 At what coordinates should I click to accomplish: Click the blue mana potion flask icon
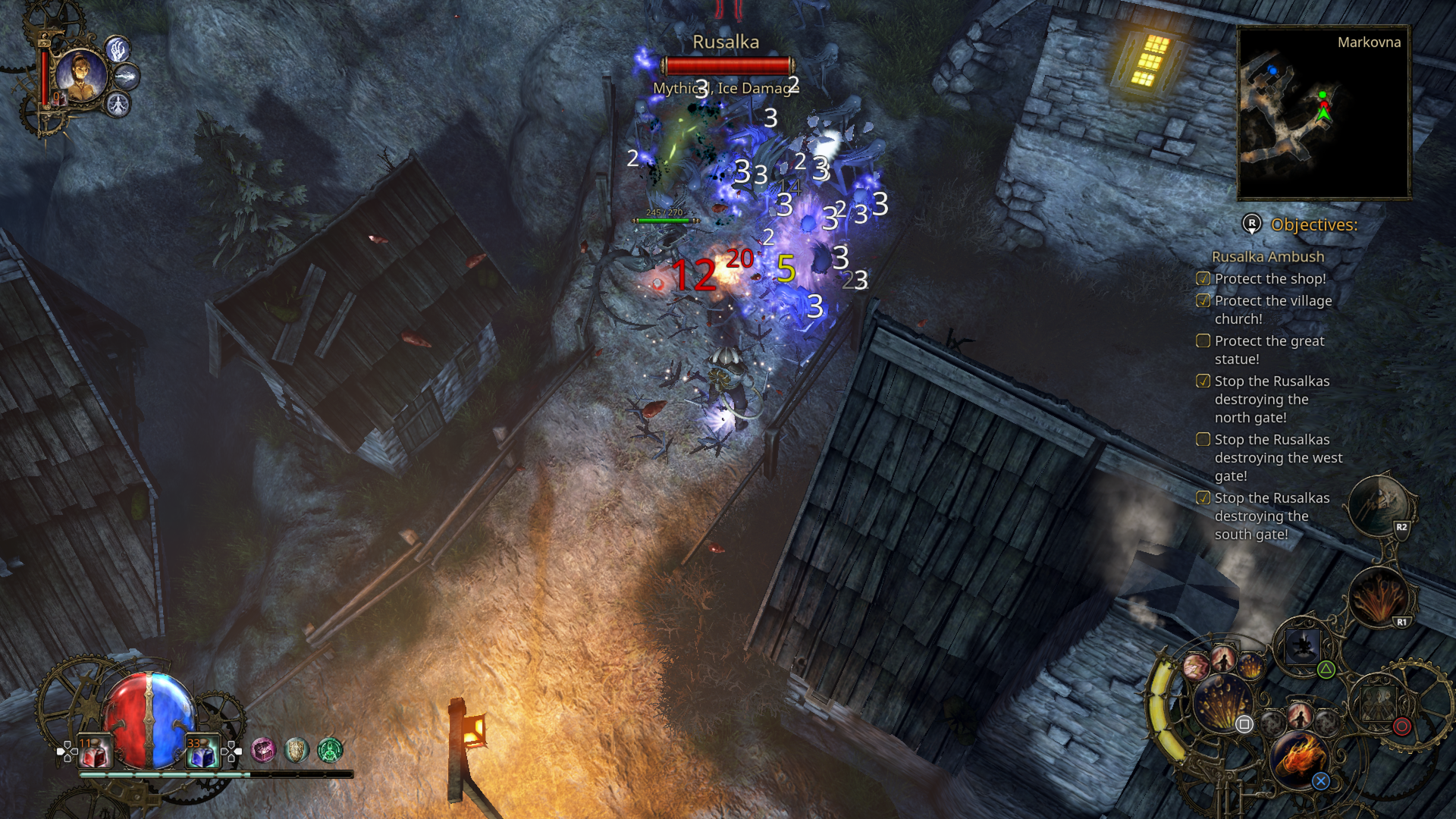tap(205, 752)
